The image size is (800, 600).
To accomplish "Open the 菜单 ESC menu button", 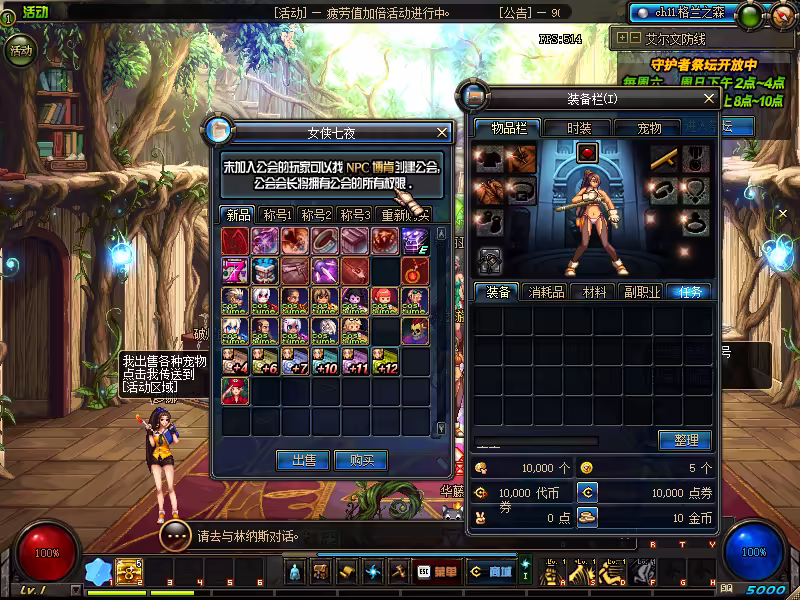I will point(437,572).
